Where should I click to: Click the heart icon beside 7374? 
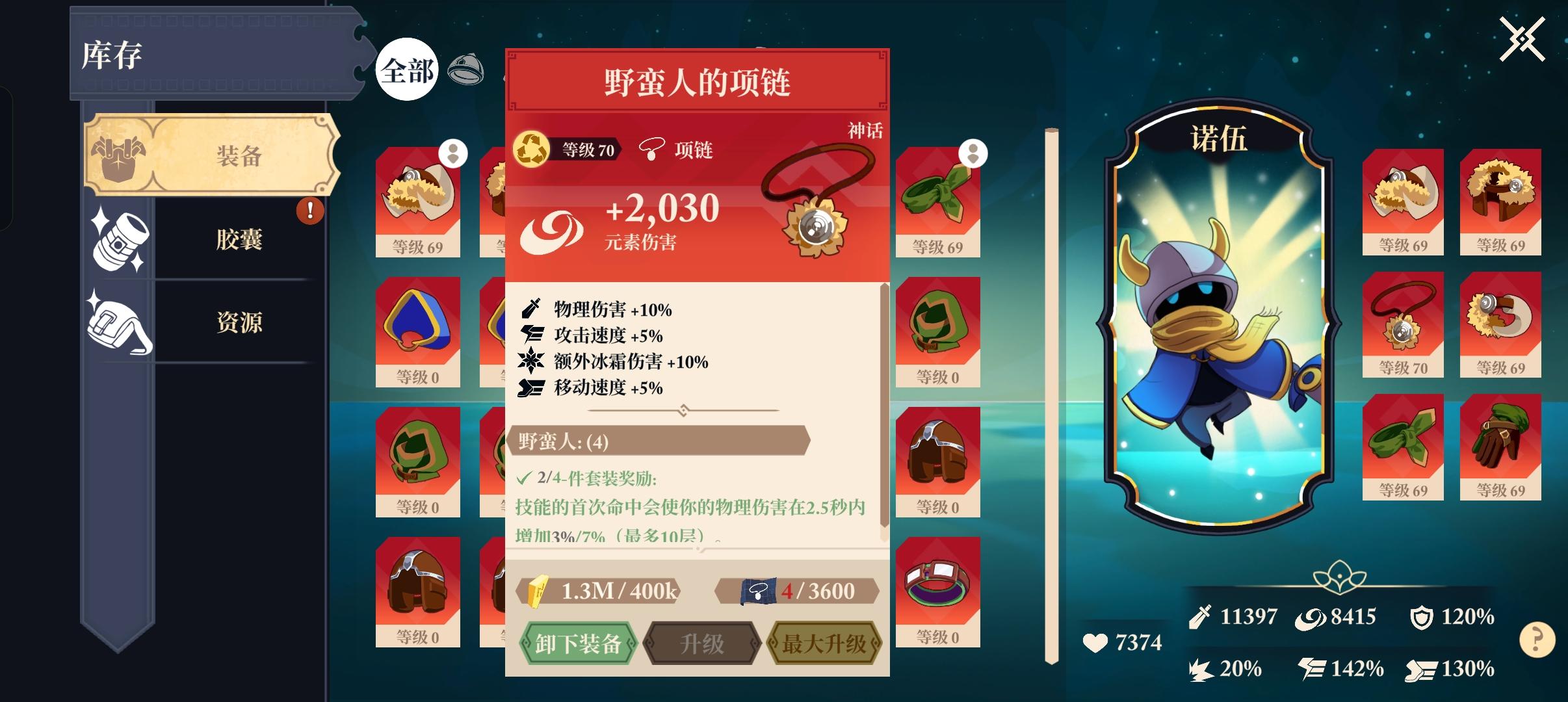[x=1095, y=644]
